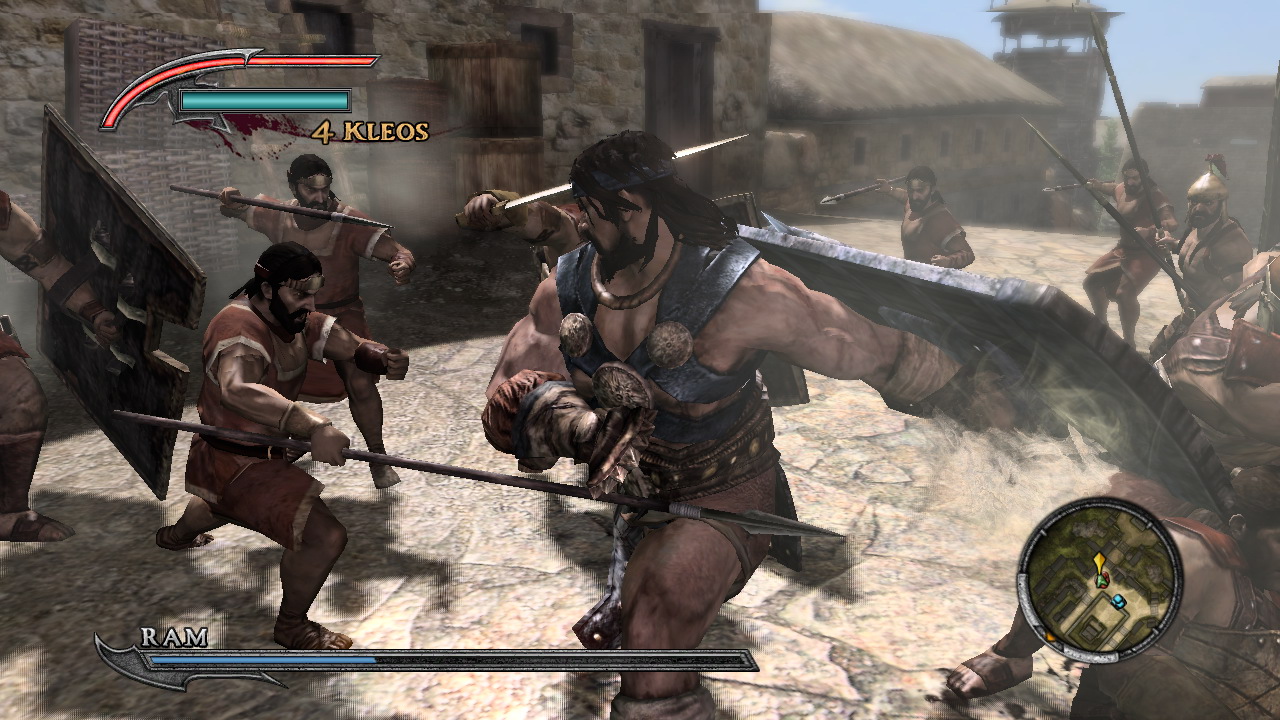Click the orange marker at the minimap edge

1048,636
